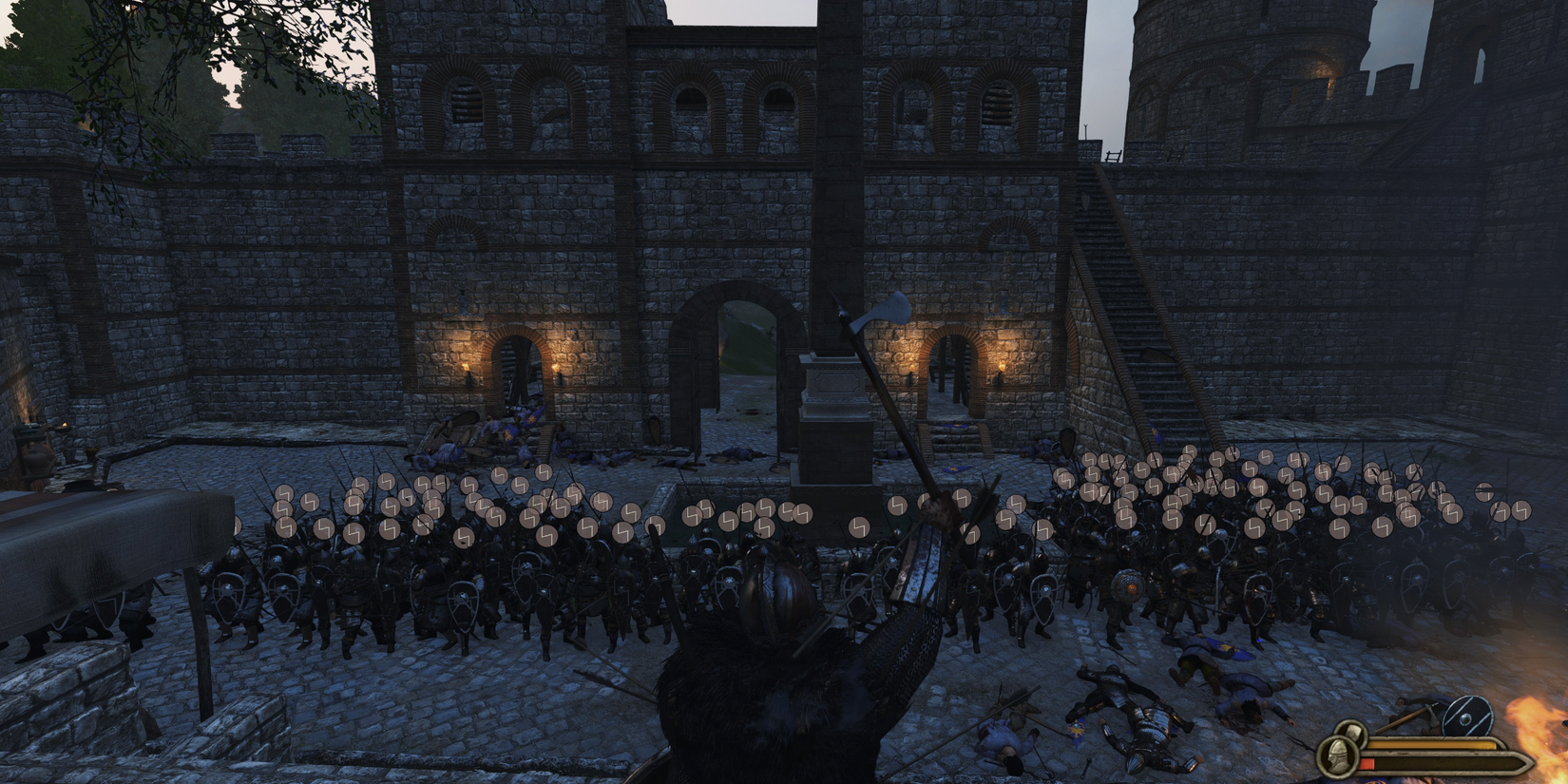
Task: Click the torch beside the eastern doorway
Action: (1004, 366)
